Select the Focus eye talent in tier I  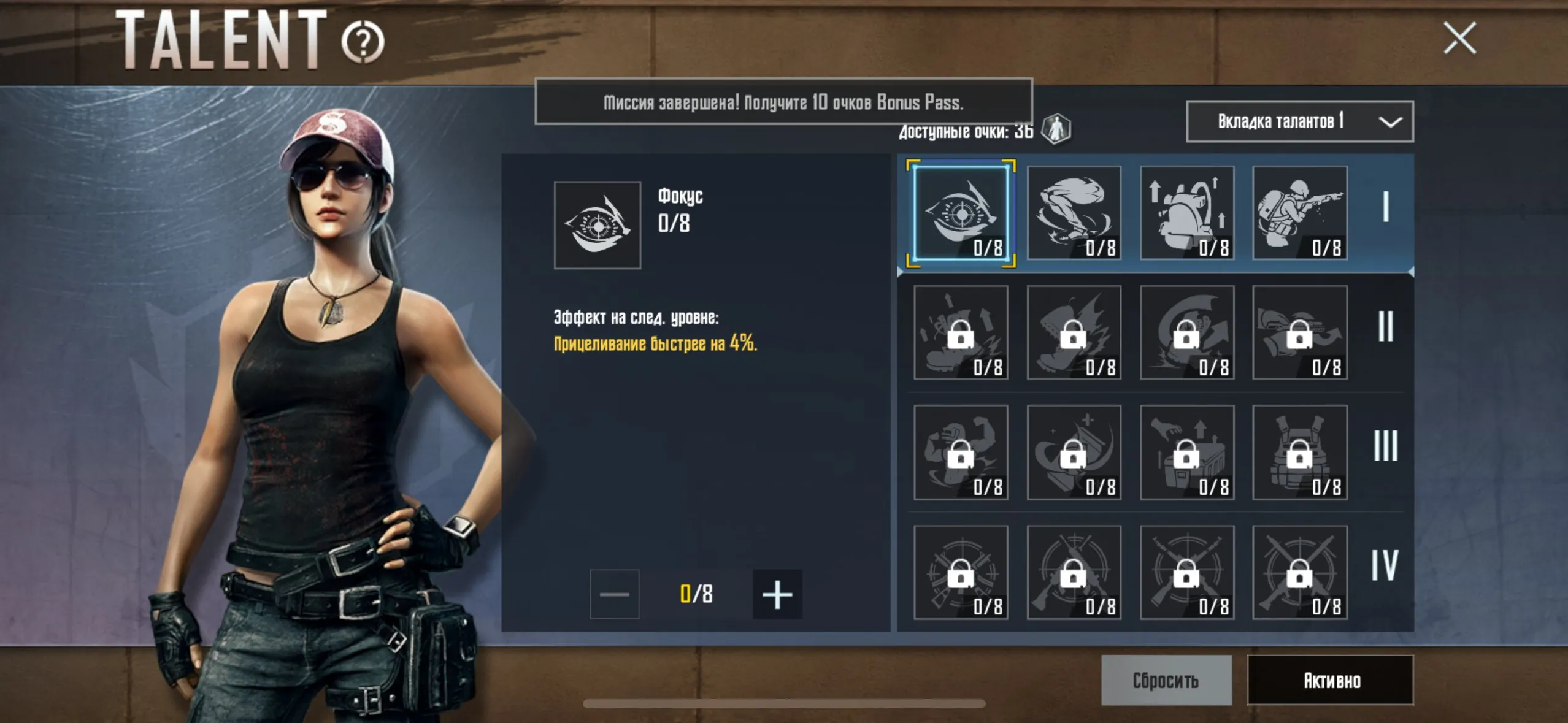[961, 213]
